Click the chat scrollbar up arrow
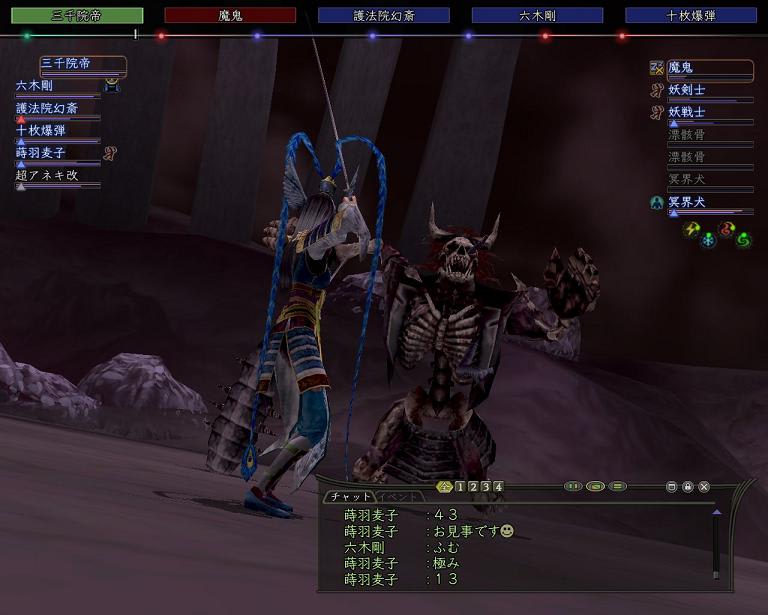Screen dimensions: 768x615 (716, 512)
